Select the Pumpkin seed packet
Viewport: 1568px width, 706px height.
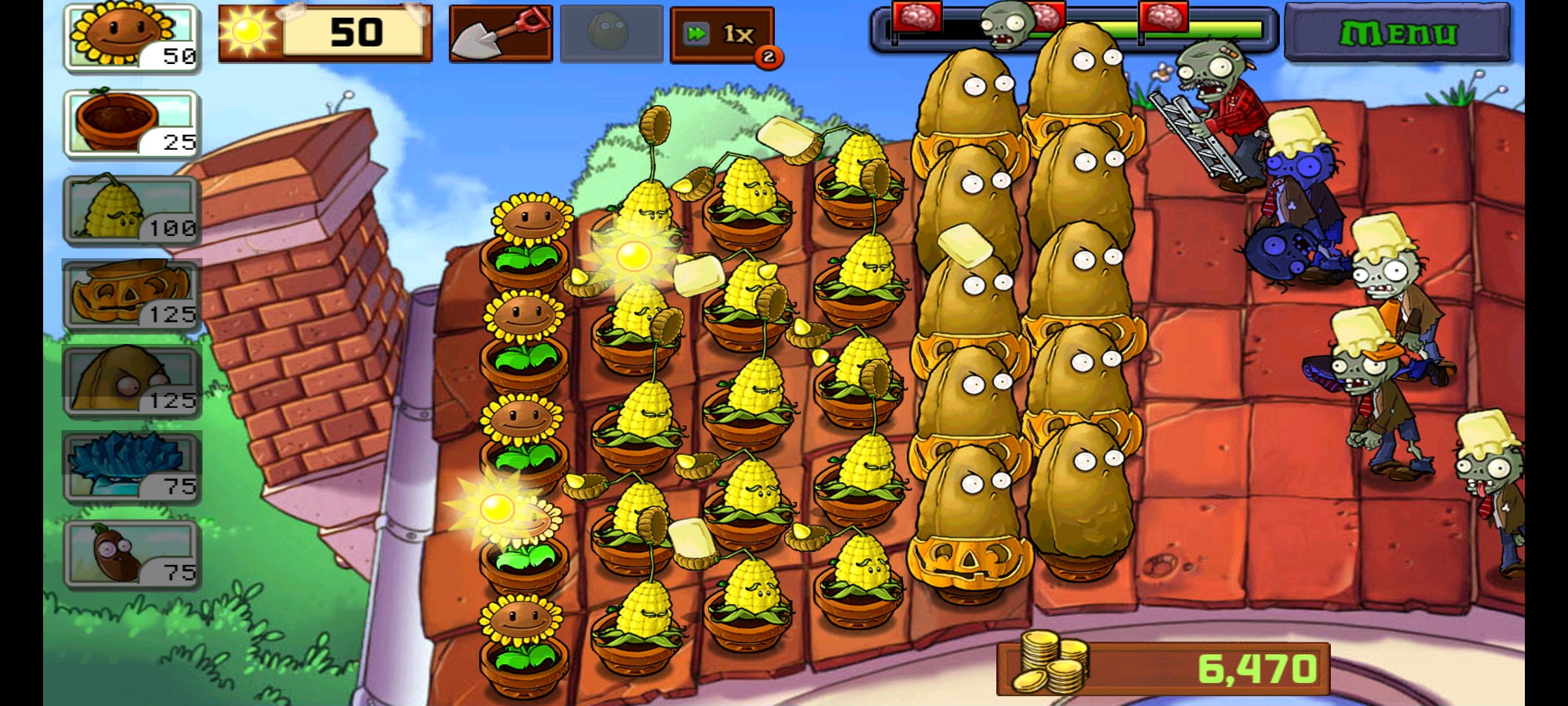click(131, 296)
